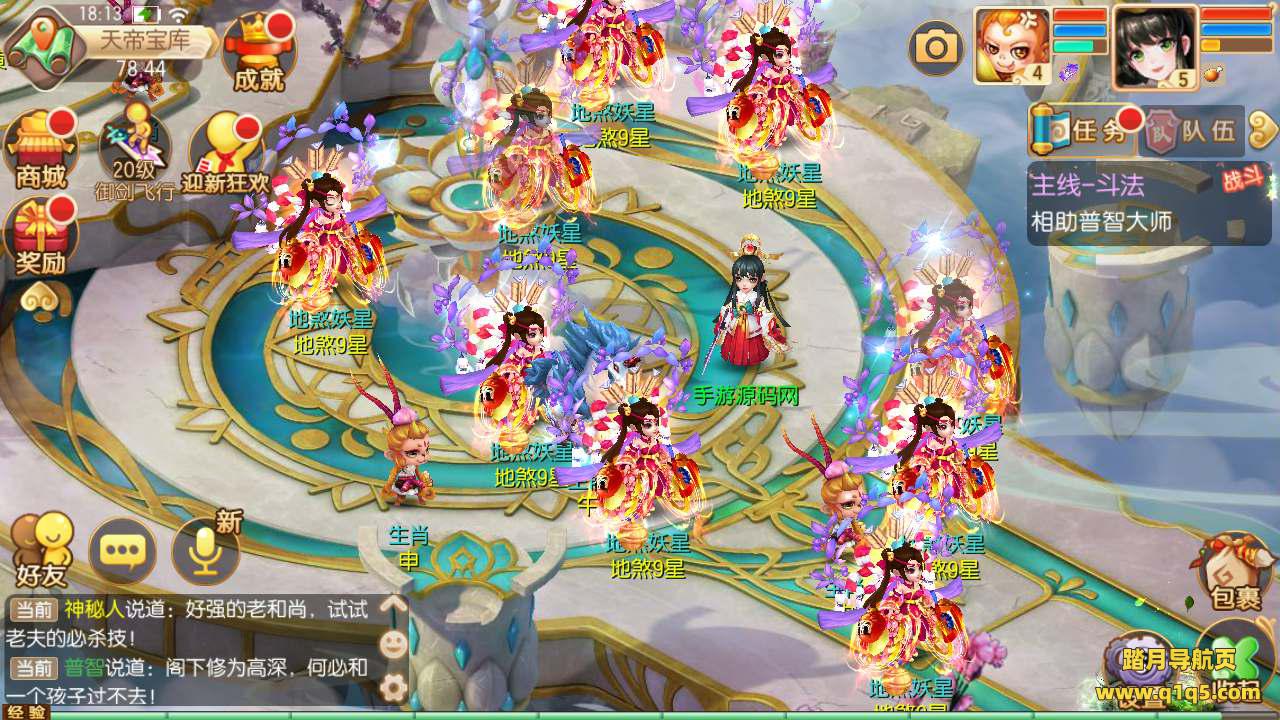Open the emoji smiley in chat
The height and width of the screenshot is (720, 1280).
[394, 644]
